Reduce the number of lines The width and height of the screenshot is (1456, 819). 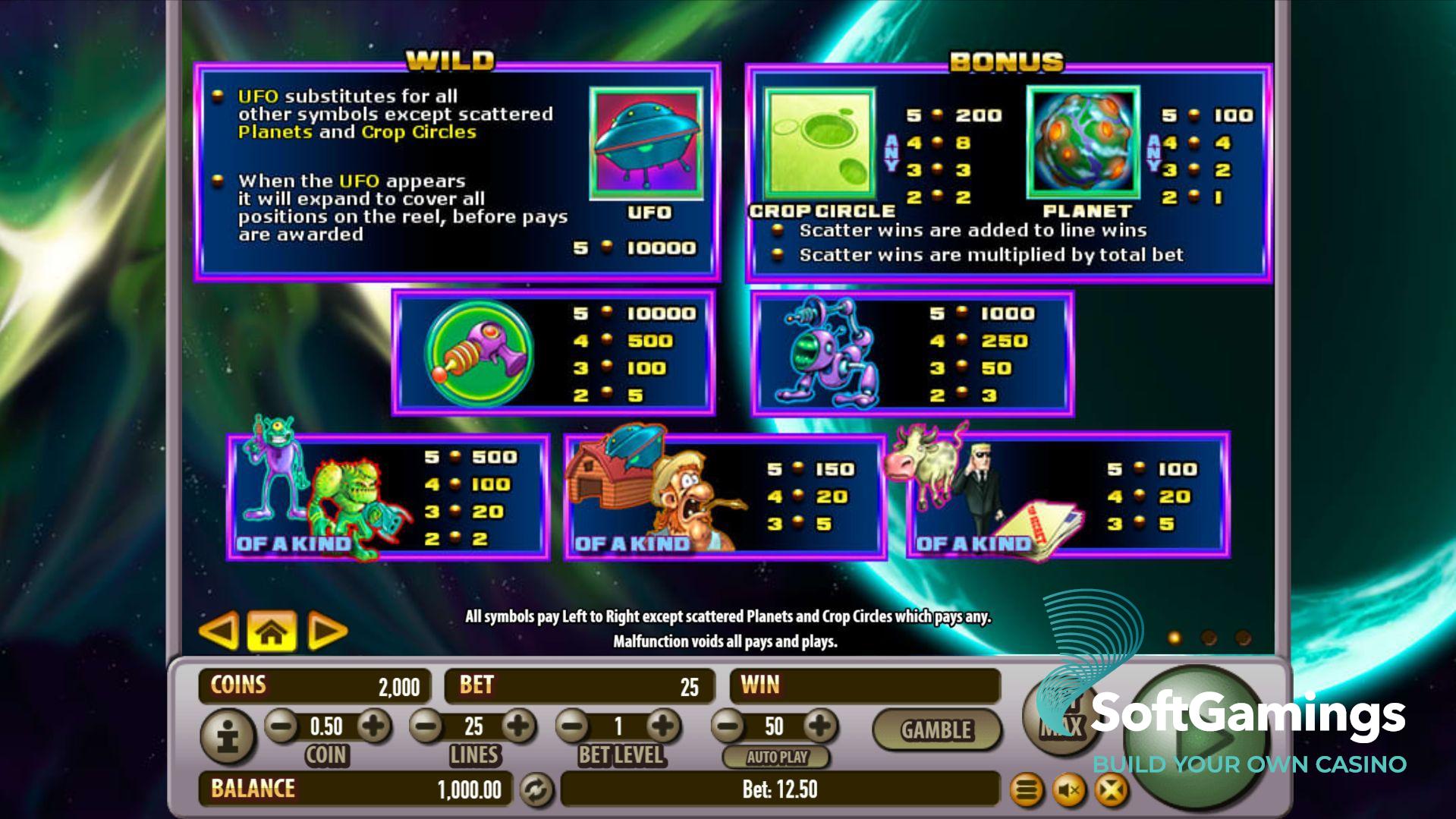coord(427,726)
